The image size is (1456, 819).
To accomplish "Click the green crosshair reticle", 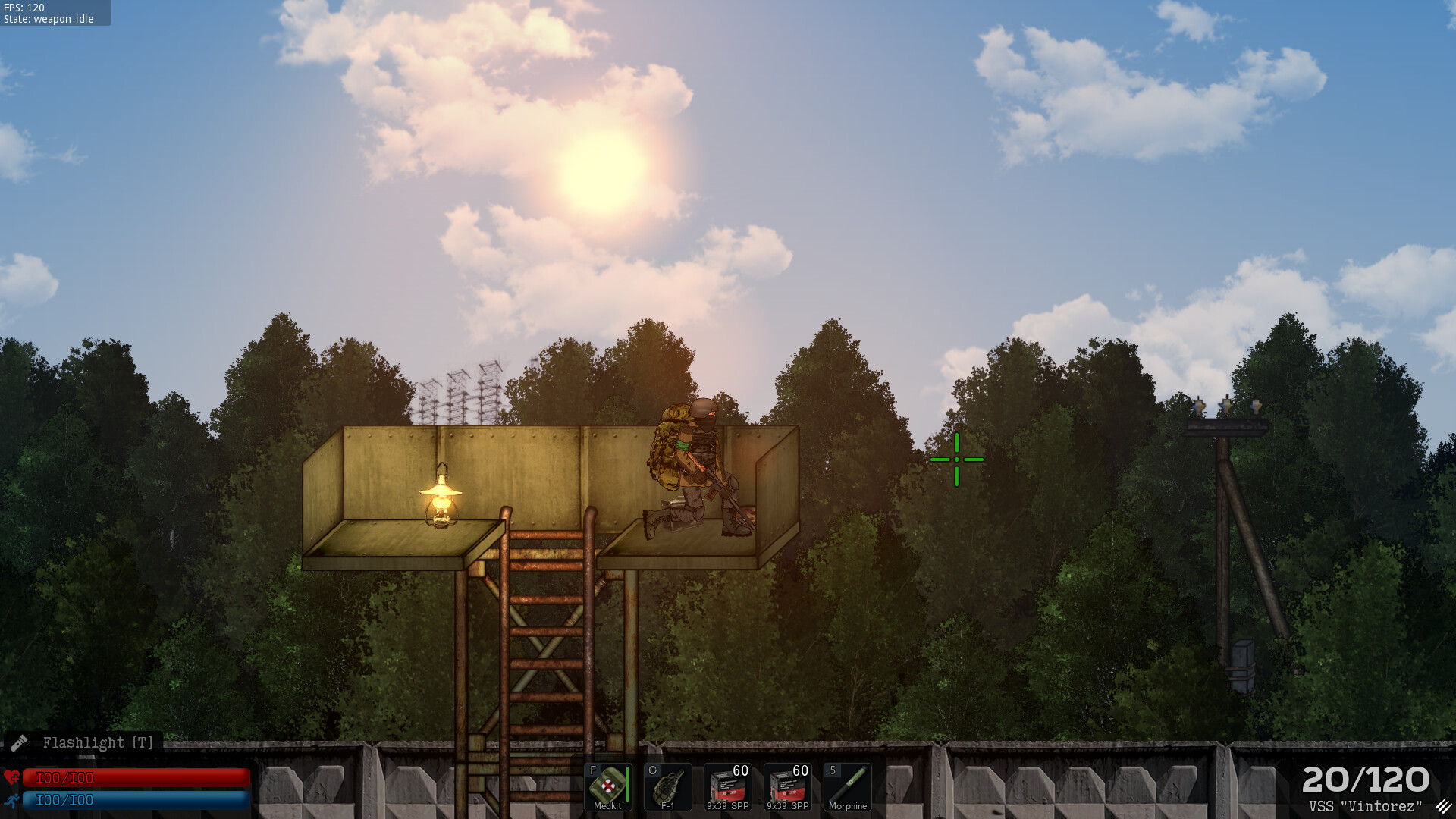I will pyautogui.click(x=958, y=460).
